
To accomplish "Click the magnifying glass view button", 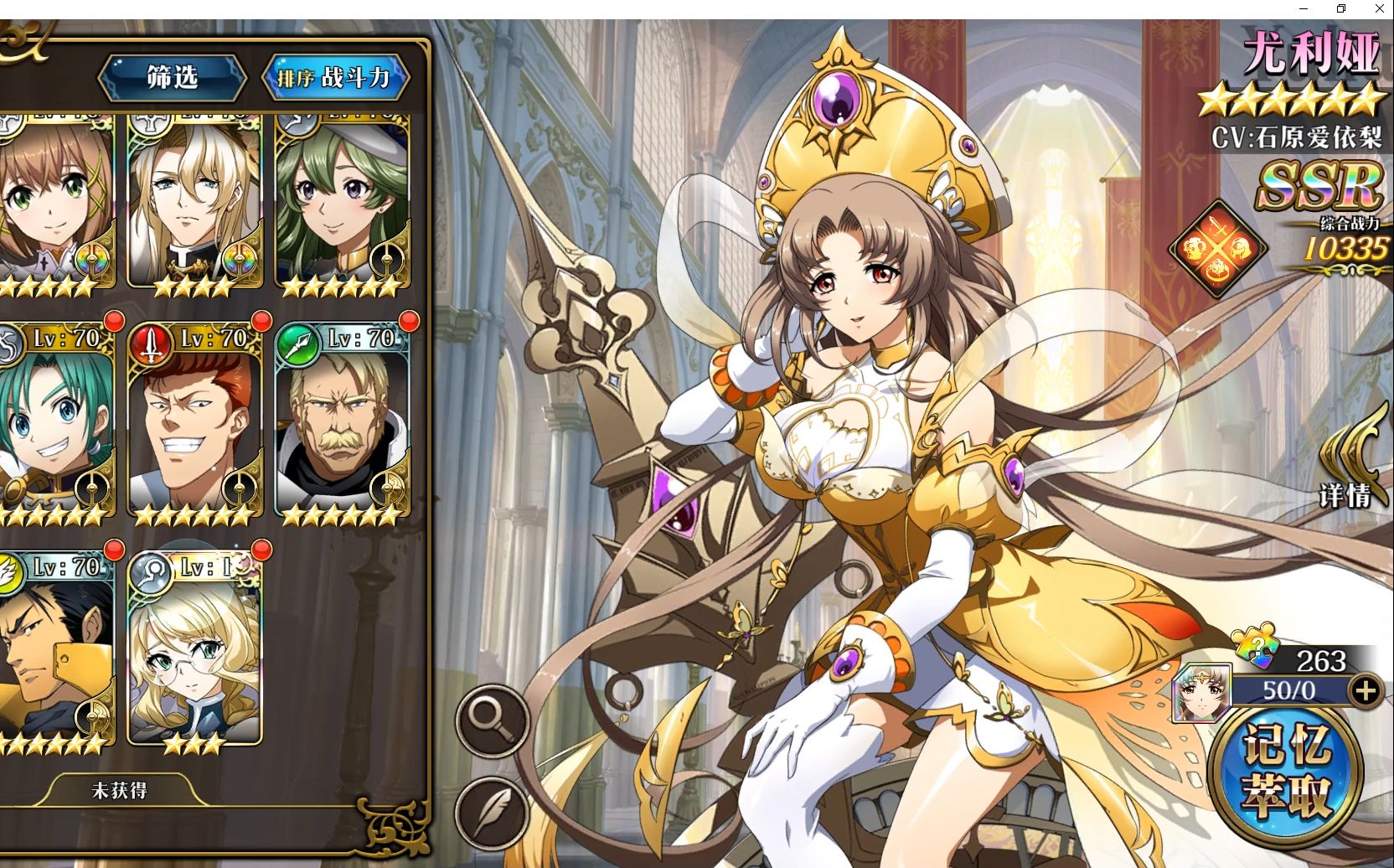I will tap(492, 721).
